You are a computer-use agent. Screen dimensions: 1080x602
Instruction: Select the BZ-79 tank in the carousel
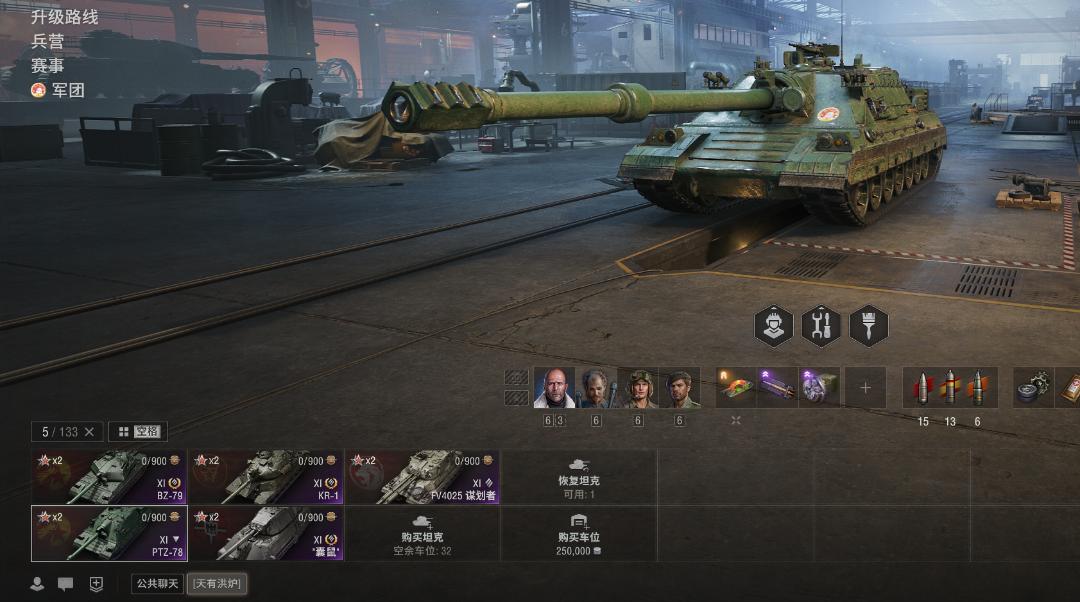pyautogui.click(x=109, y=477)
